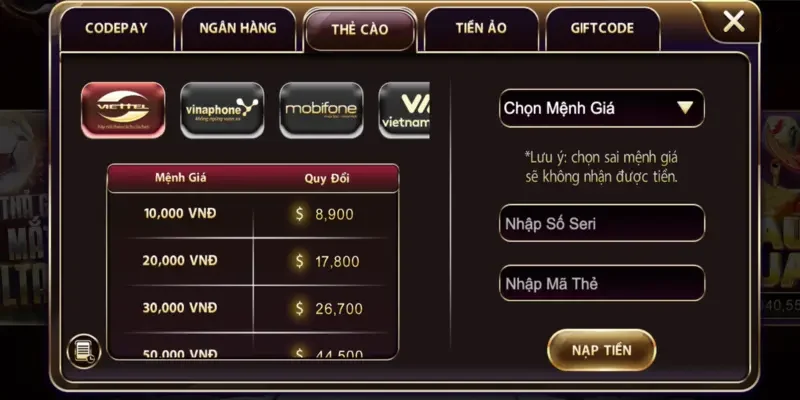Pick the 30,000 VNĐ denomination row
The height and width of the screenshot is (400, 800).
252,308
